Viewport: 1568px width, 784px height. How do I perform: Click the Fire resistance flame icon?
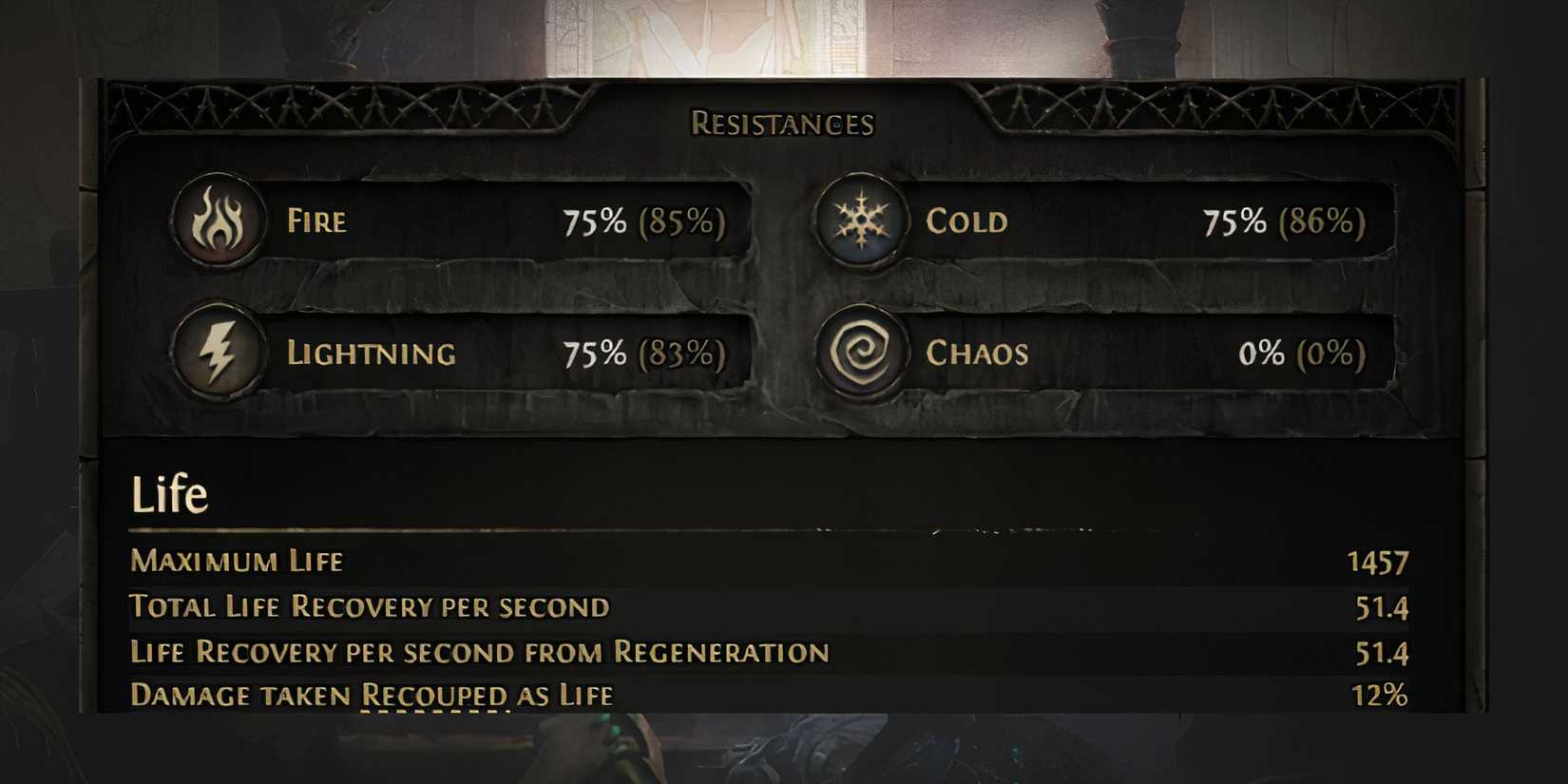pyautogui.click(x=220, y=223)
